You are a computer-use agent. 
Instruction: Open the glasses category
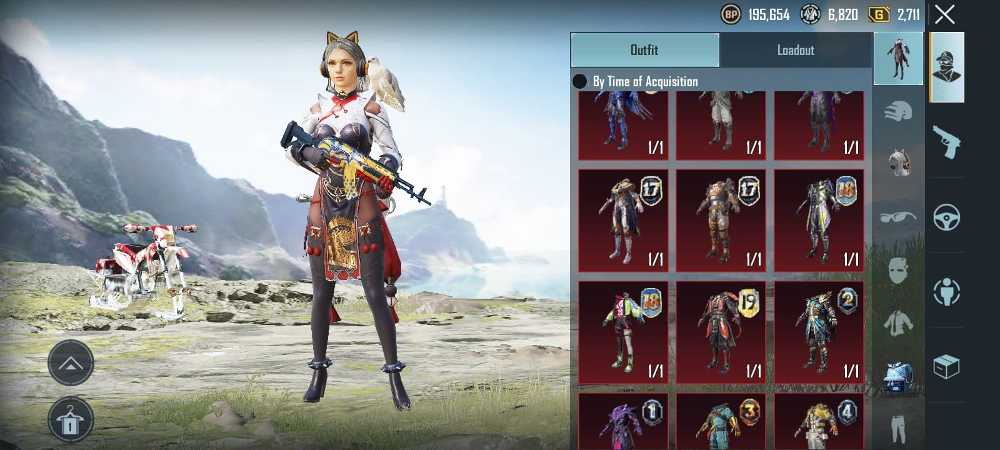click(x=898, y=216)
